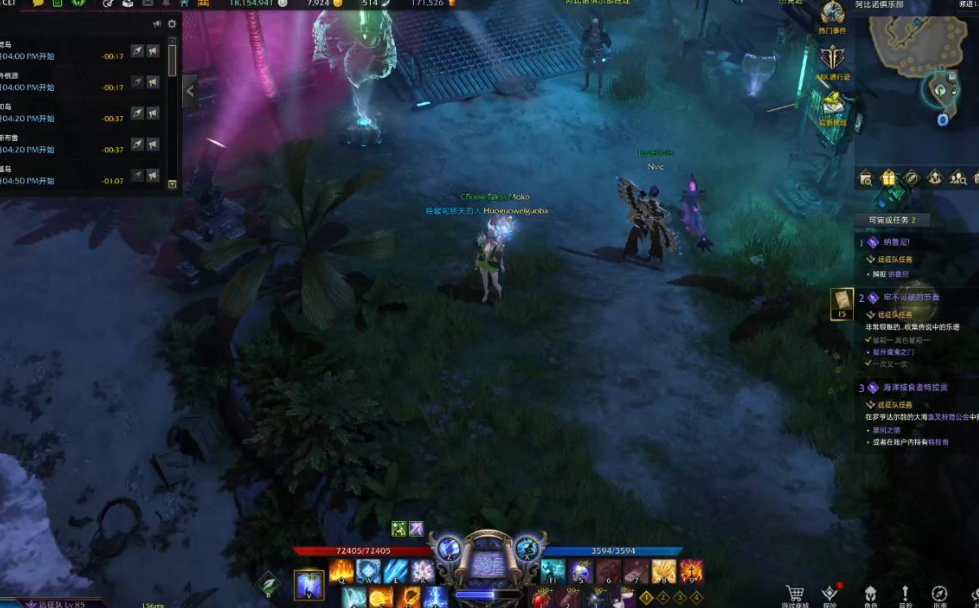Click the green leaf mount icon
The height and width of the screenshot is (608, 979).
269,584
